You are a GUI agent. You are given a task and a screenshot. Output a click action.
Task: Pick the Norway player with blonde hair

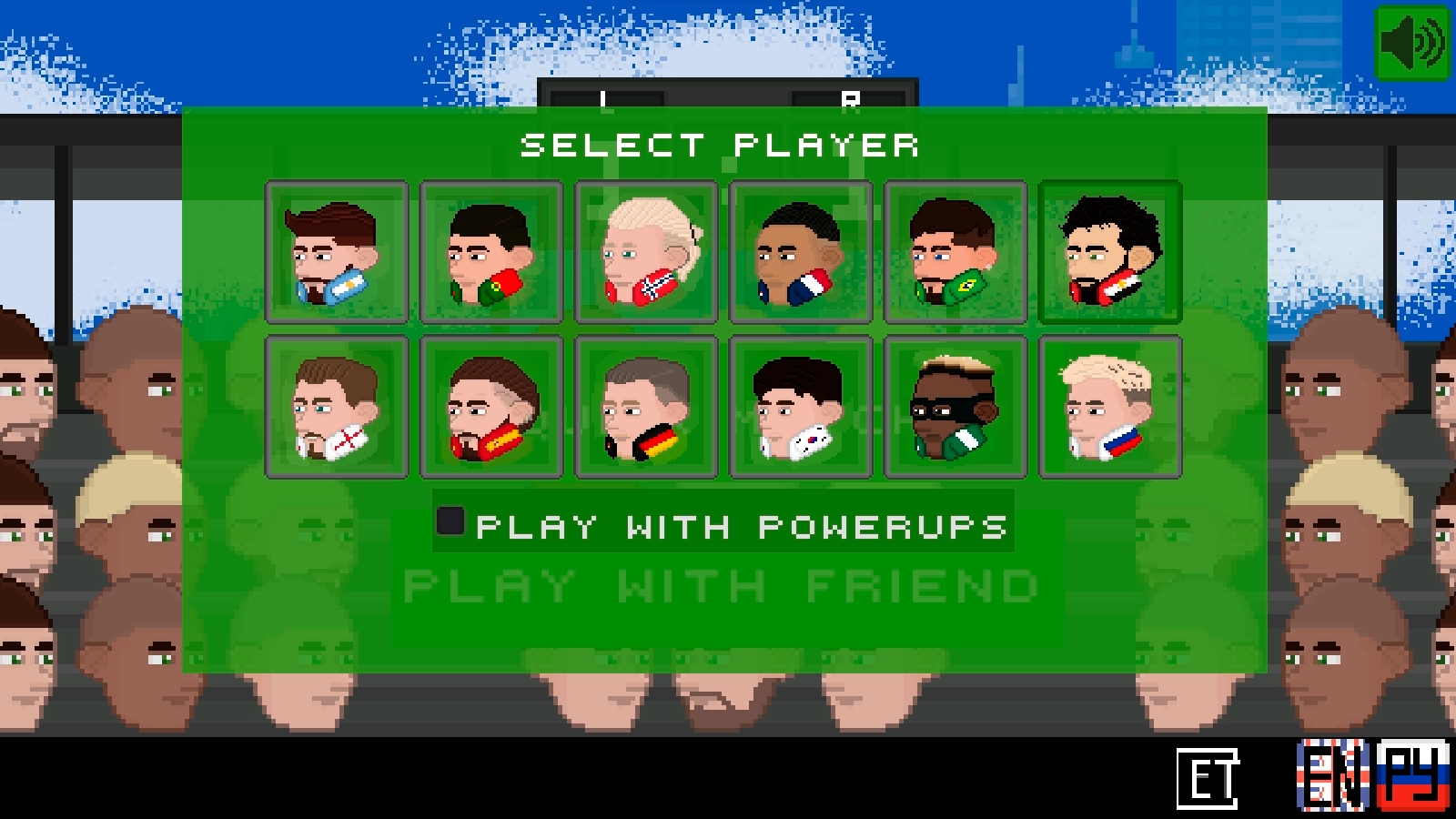tap(646, 254)
